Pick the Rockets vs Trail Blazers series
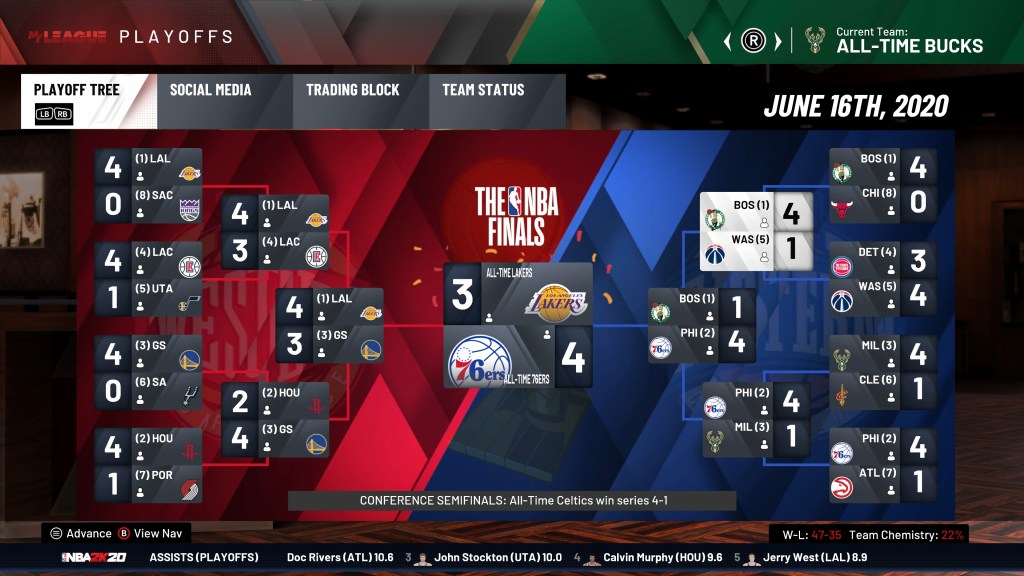This screenshot has width=1024, height=576. click(148, 465)
